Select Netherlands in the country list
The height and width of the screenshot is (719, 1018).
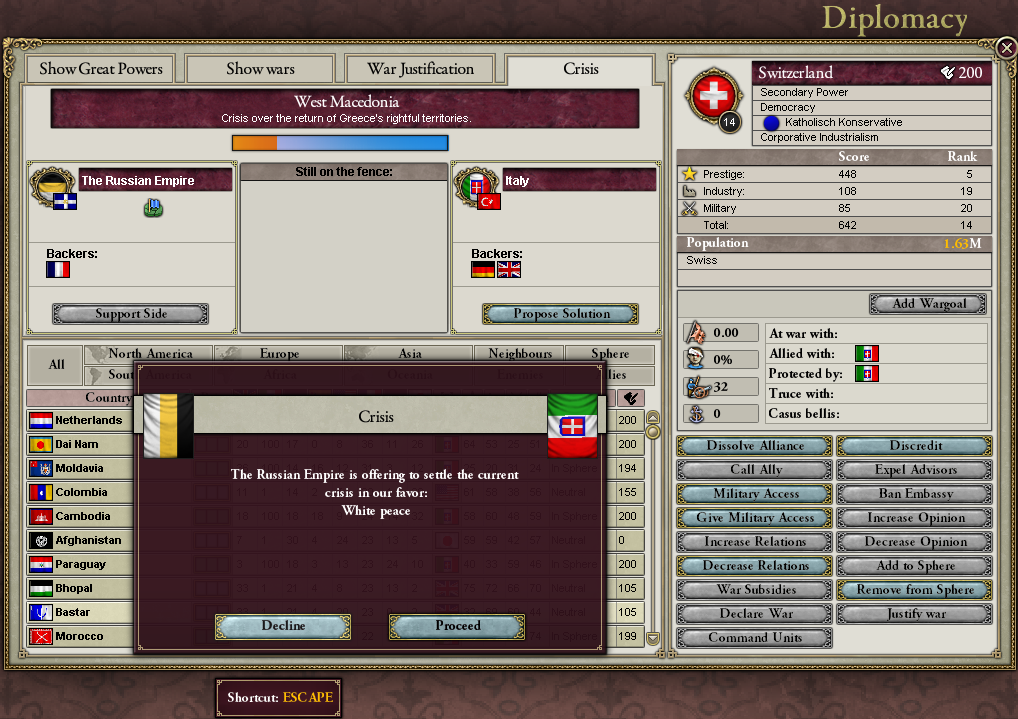point(88,421)
